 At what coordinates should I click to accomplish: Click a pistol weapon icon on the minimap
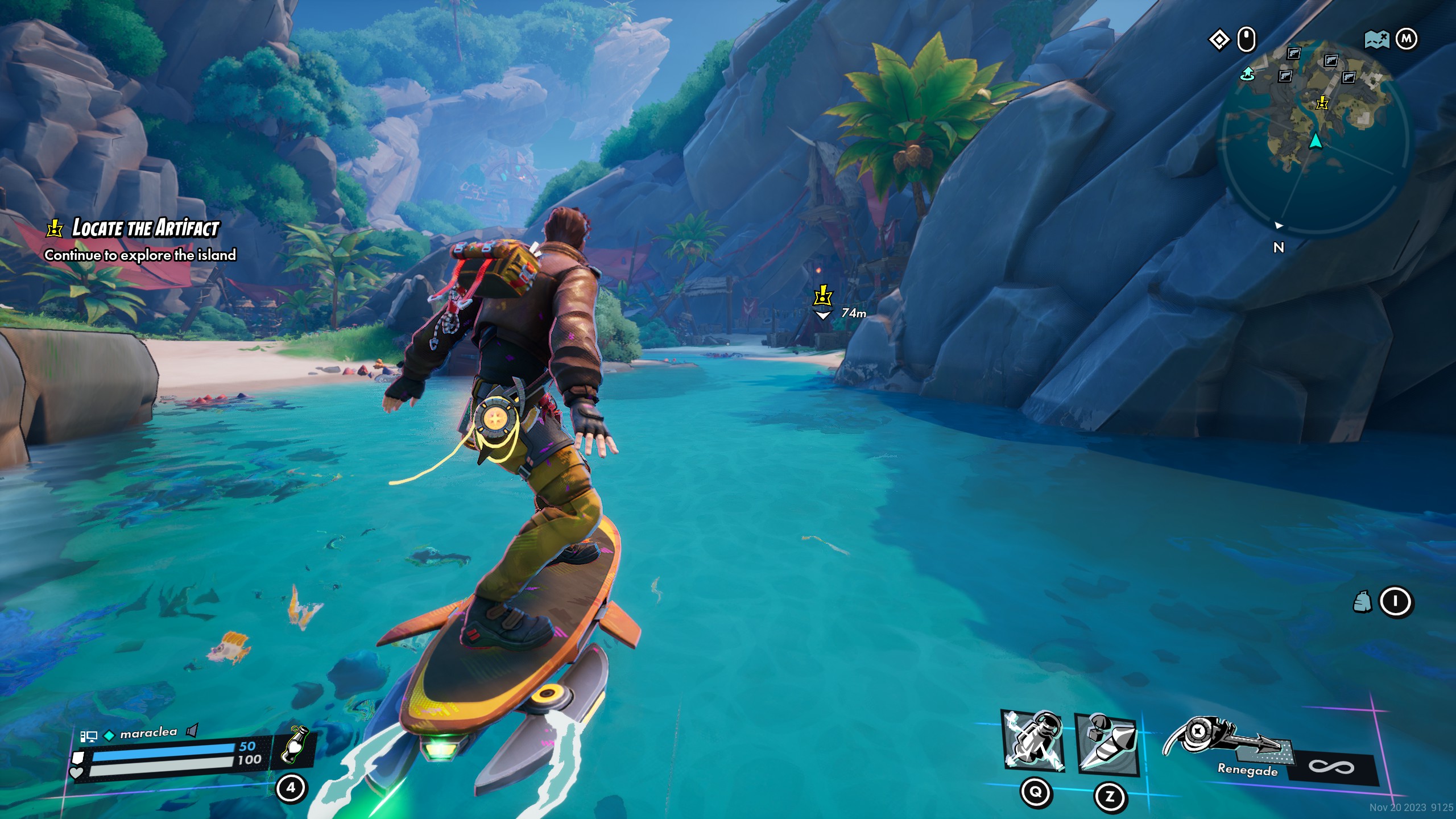pyautogui.click(x=1293, y=52)
